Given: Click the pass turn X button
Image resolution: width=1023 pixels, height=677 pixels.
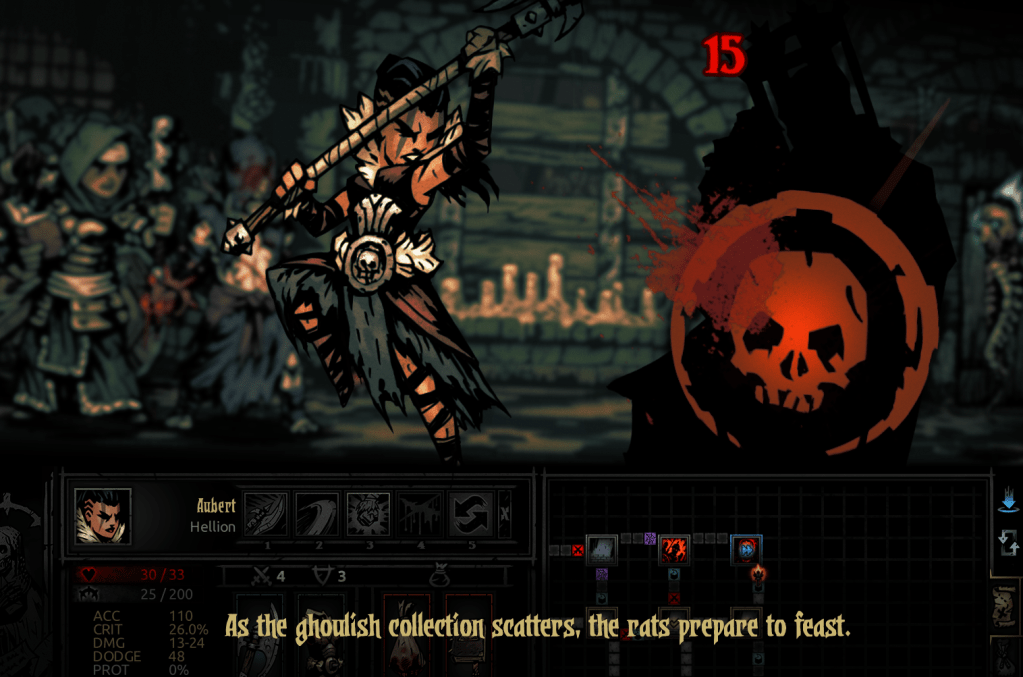Looking at the screenshot, I should point(504,515).
